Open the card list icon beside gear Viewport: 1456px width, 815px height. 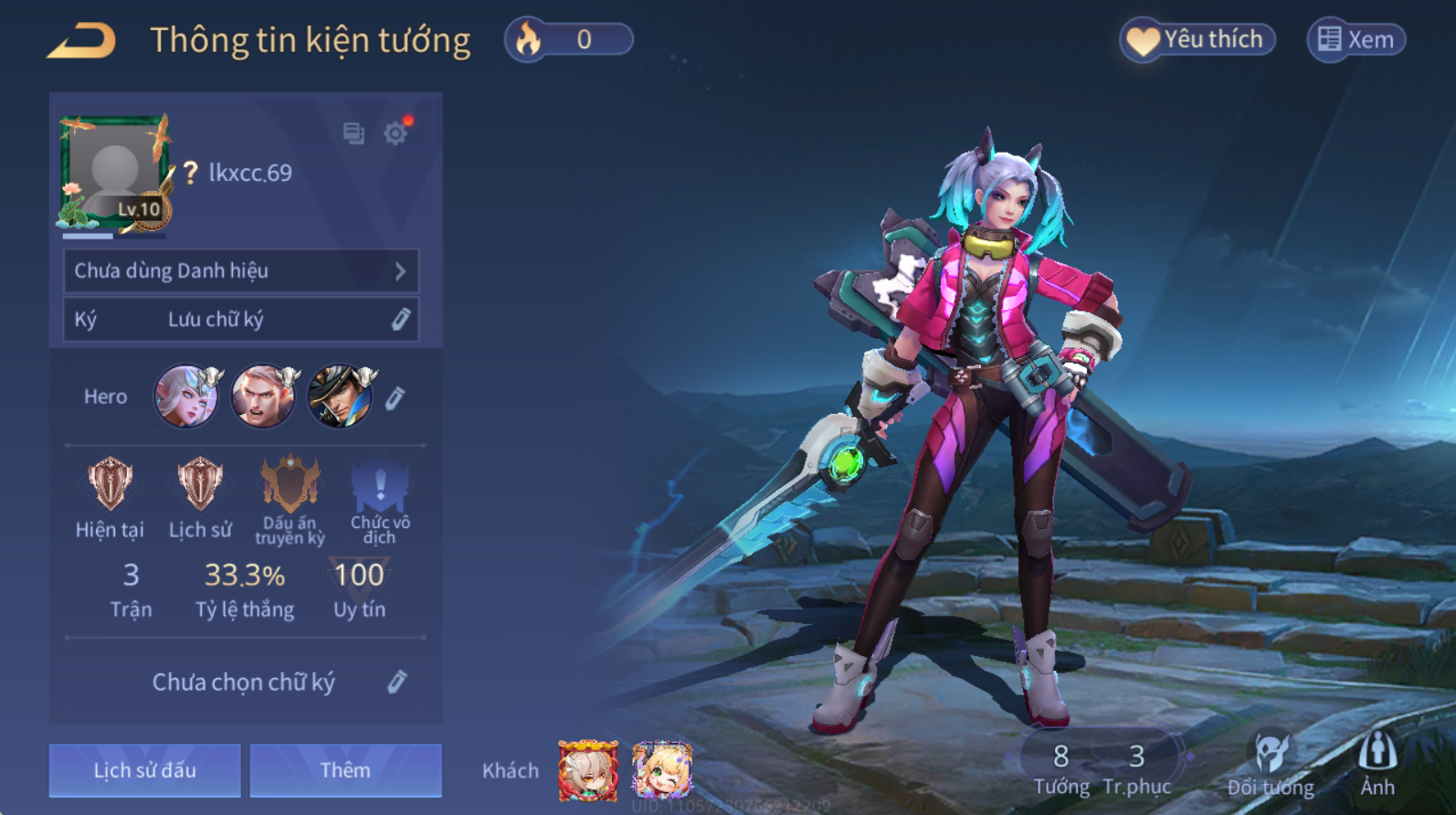point(353,133)
